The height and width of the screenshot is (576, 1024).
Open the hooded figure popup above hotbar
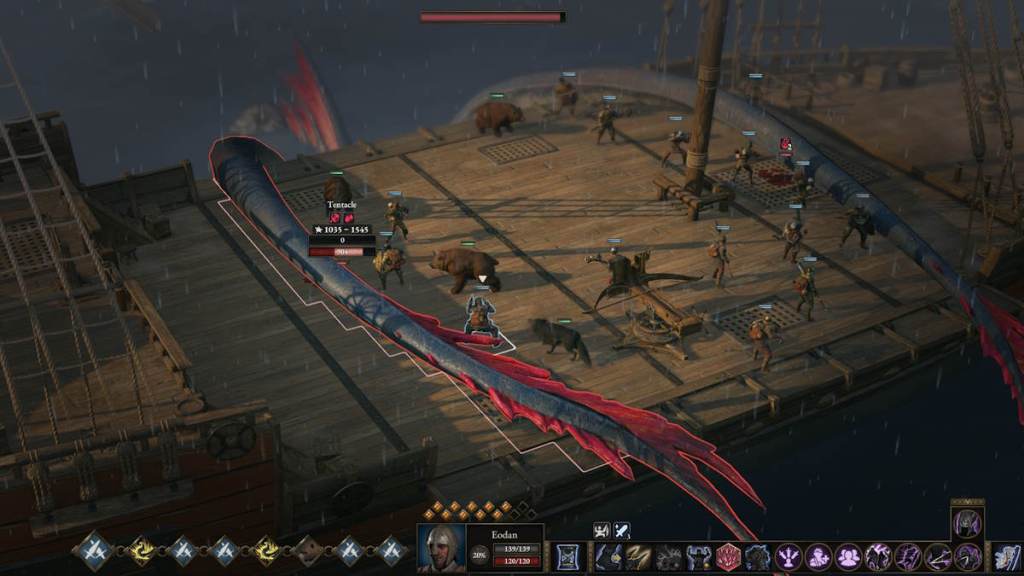(967, 522)
